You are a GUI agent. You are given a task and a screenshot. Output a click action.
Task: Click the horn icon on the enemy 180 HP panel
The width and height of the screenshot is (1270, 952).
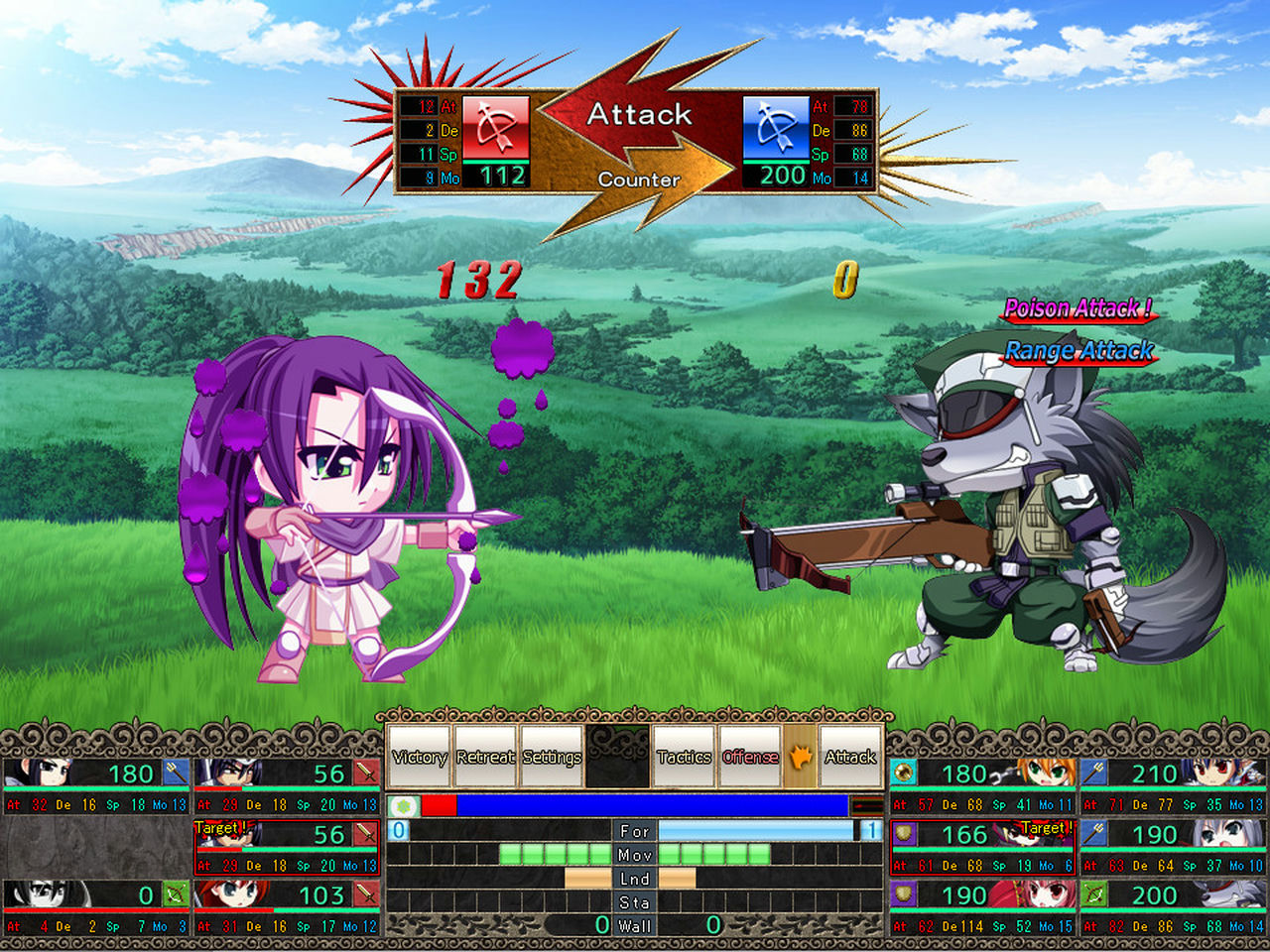[x=903, y=773]
